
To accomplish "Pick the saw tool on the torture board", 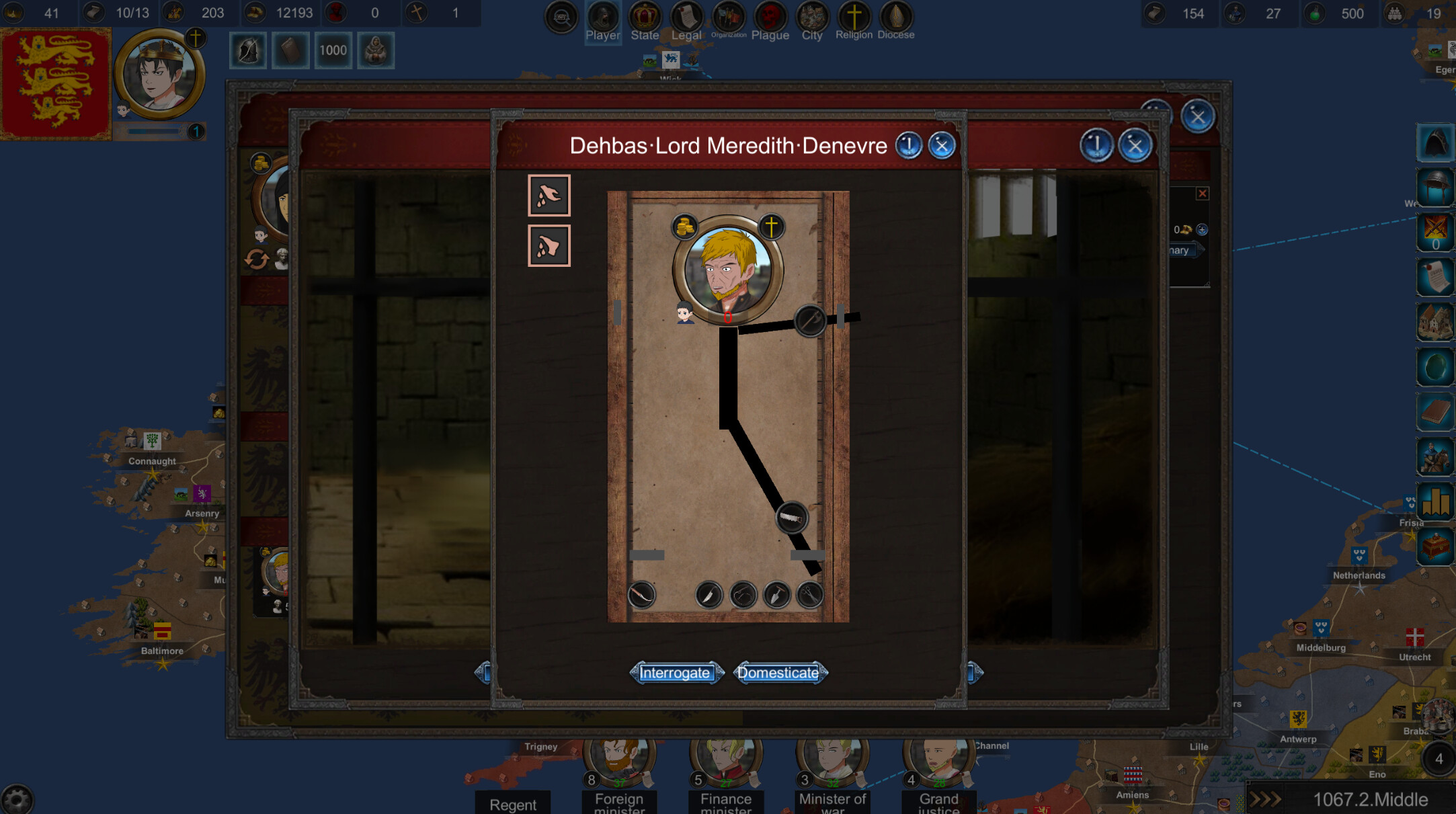I will click(x=792, y=516).
